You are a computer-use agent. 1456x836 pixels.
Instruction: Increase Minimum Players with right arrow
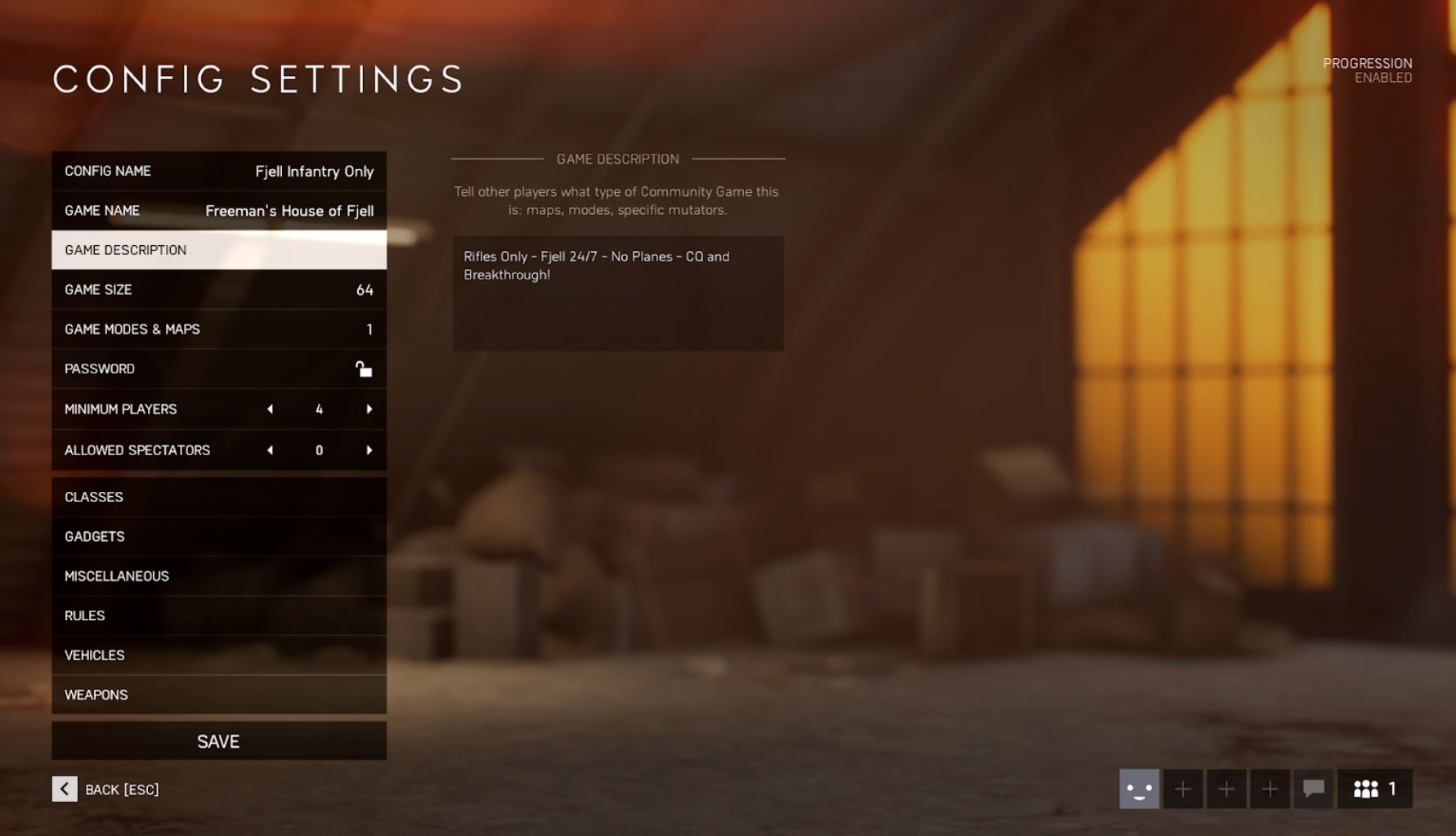point(369,409)
